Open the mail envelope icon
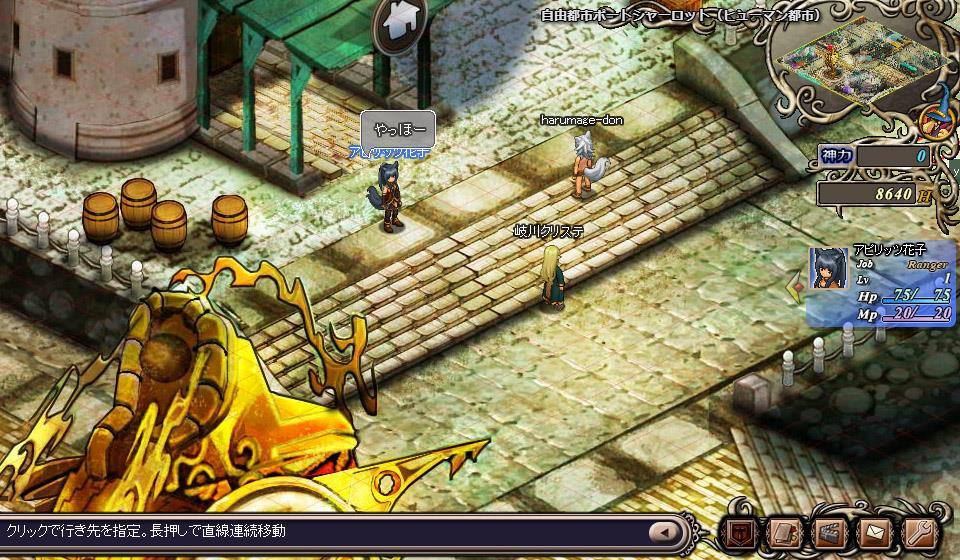Screen dimensions: 960x560 [876, 532]
